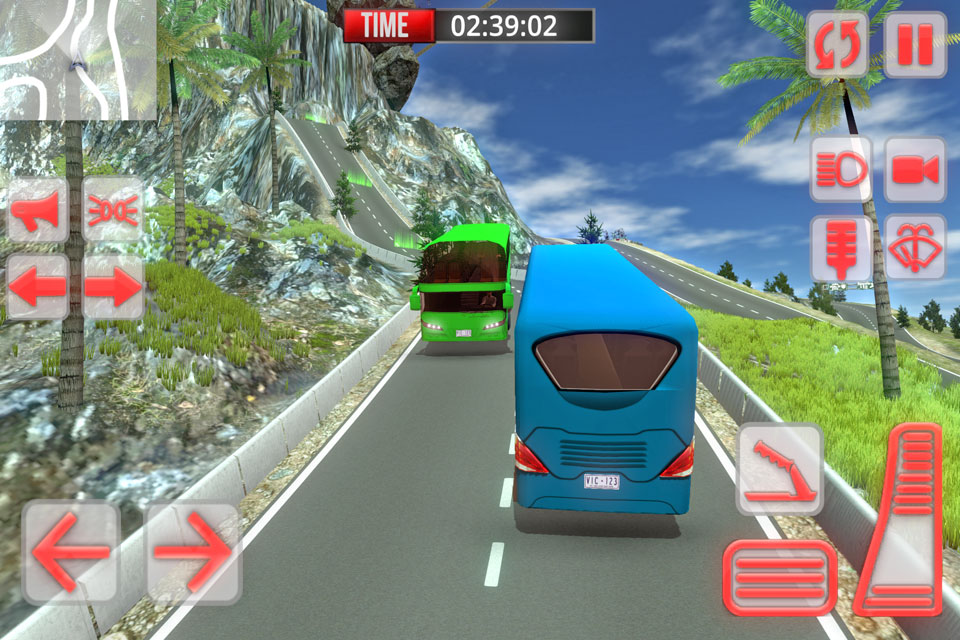Tap the suspension spring icon button

click(840, 247)
